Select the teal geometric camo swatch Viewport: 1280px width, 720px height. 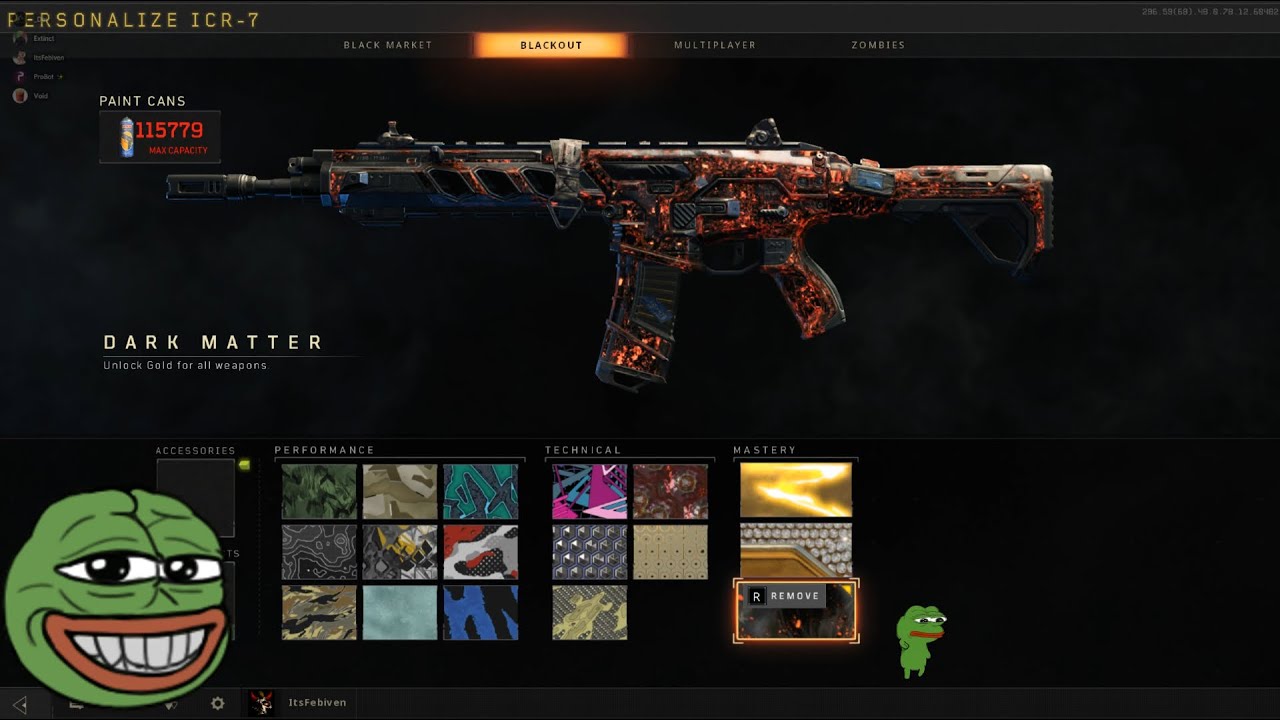481,491
